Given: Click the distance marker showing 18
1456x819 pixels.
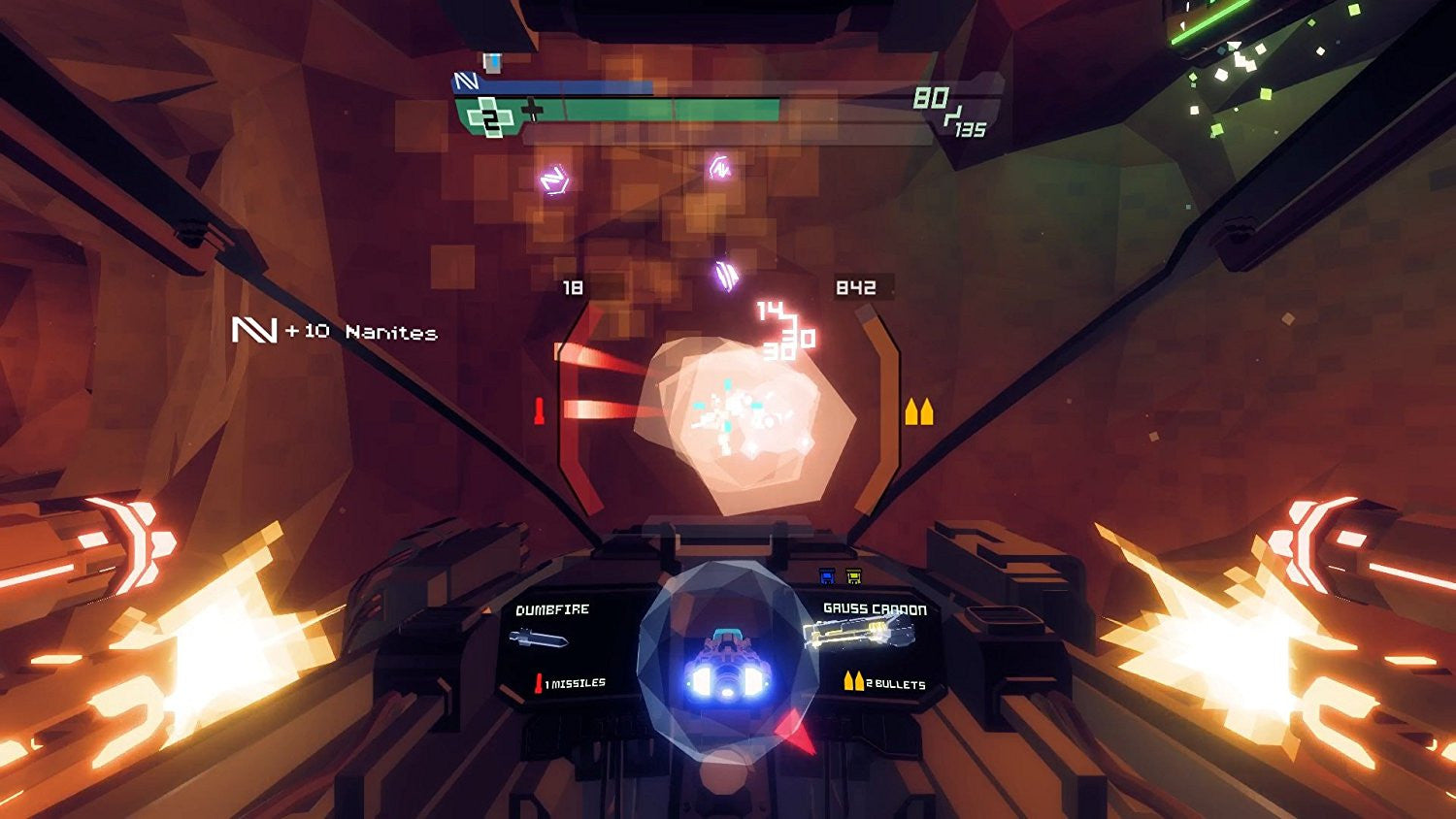Looking at the screenshot, I should tap(573, 288).
